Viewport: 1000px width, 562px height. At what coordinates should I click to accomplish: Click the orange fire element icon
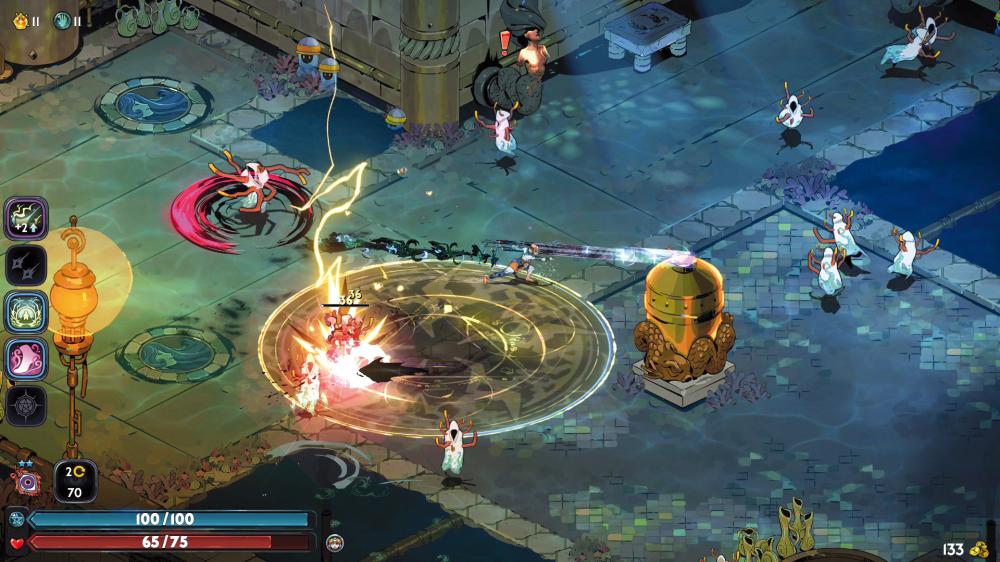[x=22, y=20]
